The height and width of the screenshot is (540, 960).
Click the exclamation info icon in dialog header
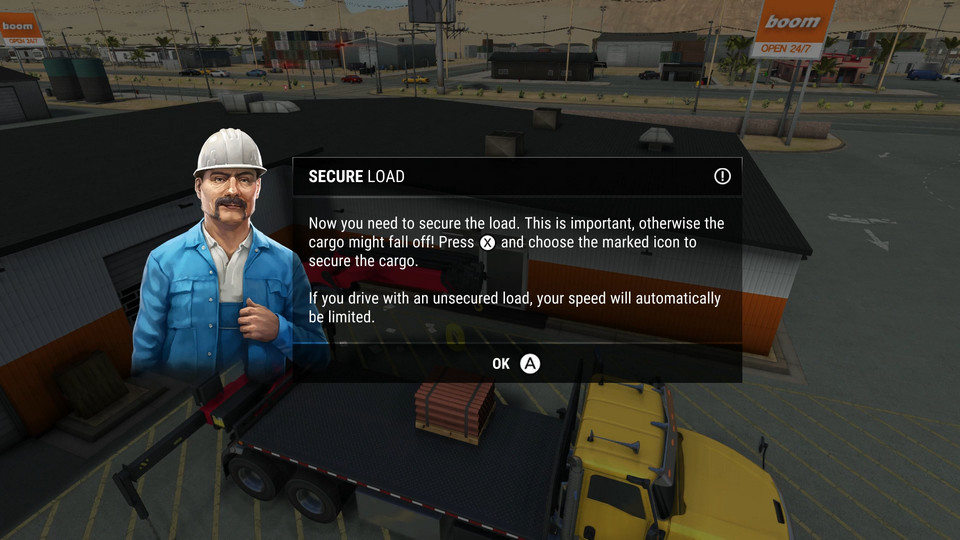(722, 177)
